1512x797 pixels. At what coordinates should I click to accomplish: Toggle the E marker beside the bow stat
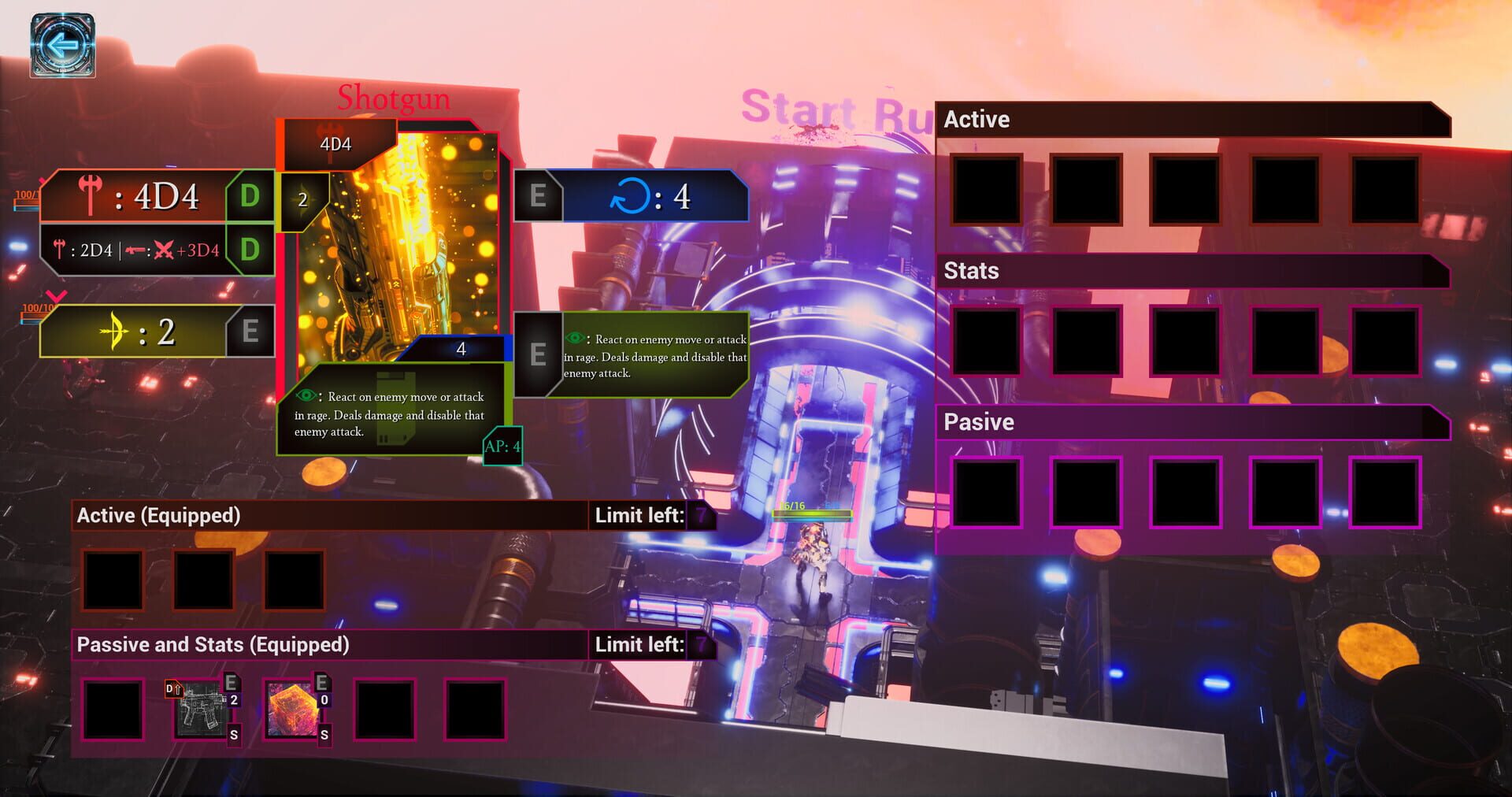pyautogui.click(x=251, y=332)
